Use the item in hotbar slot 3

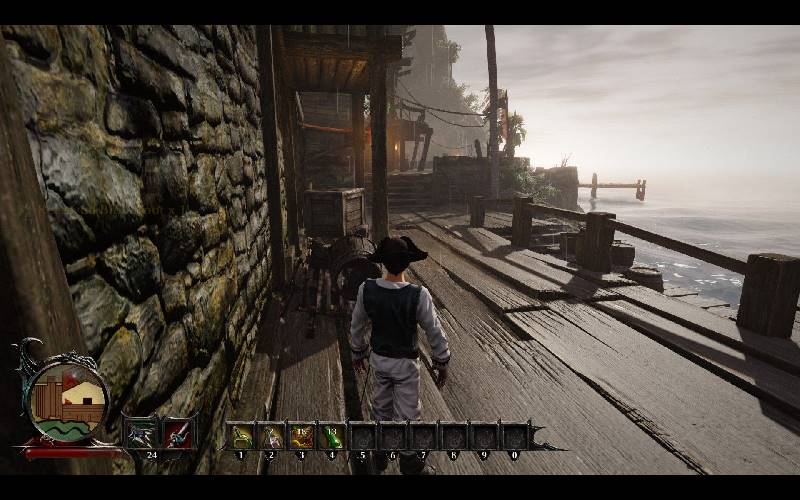(x=302, y=436)
